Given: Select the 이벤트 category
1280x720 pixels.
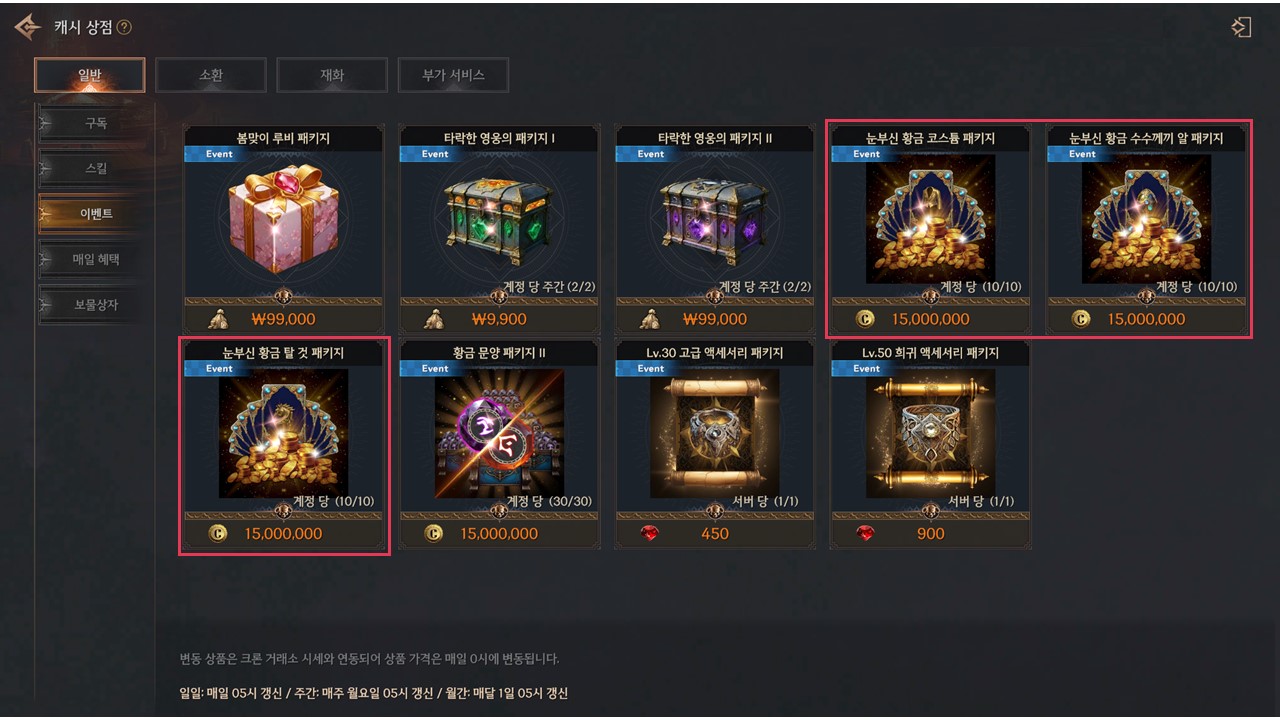Looking at the screenshot, I should pyautogui.click(x=96, y=214).
